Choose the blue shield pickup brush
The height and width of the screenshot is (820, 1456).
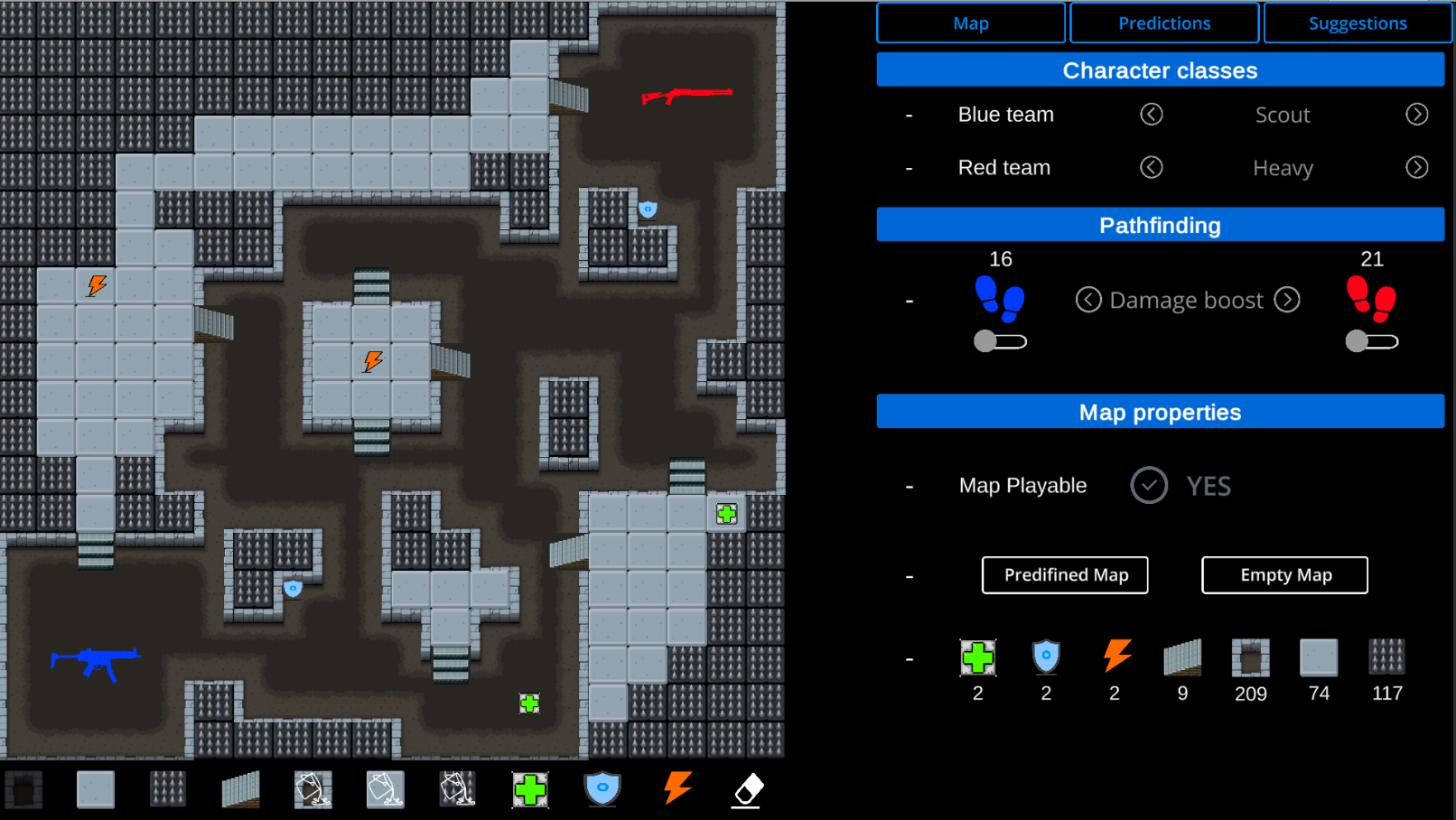click(x=602, y=789)
